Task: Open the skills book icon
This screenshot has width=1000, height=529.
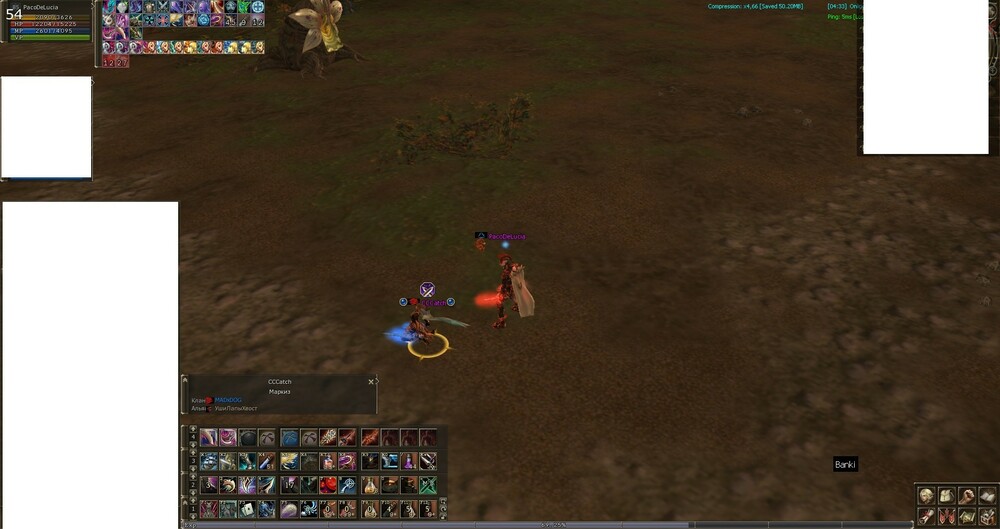Action: tap(987, 495)
